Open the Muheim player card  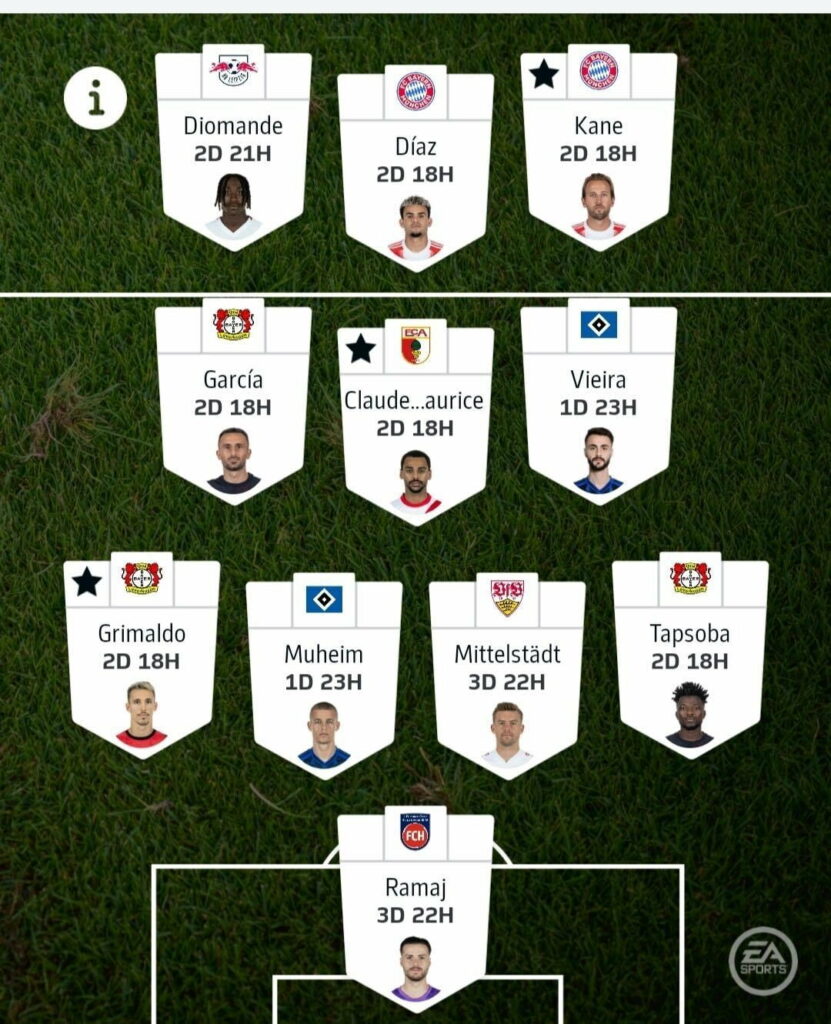pyautogui.click(x=324, y=675)
